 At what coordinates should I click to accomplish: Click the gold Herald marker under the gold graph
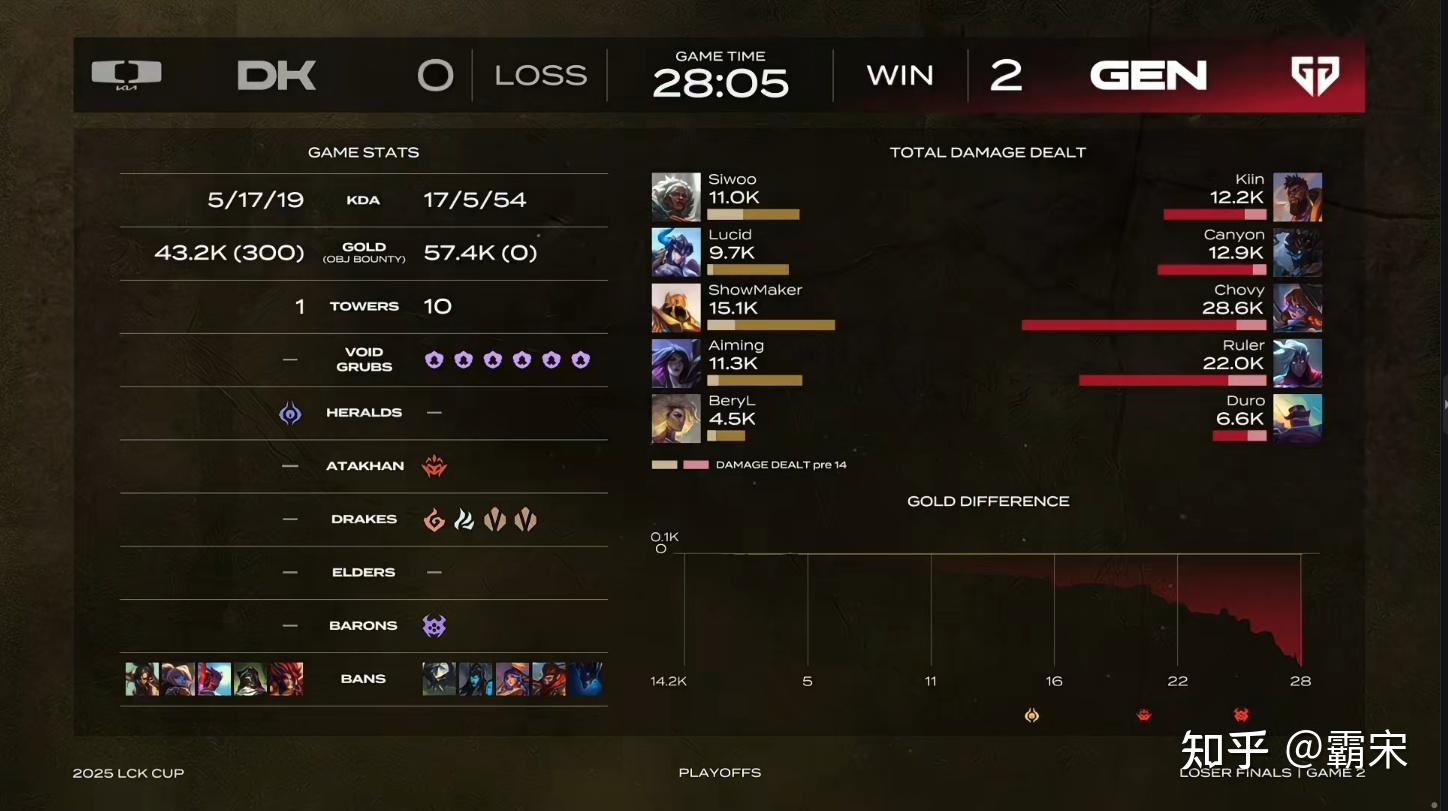[x=1032, y=715]
